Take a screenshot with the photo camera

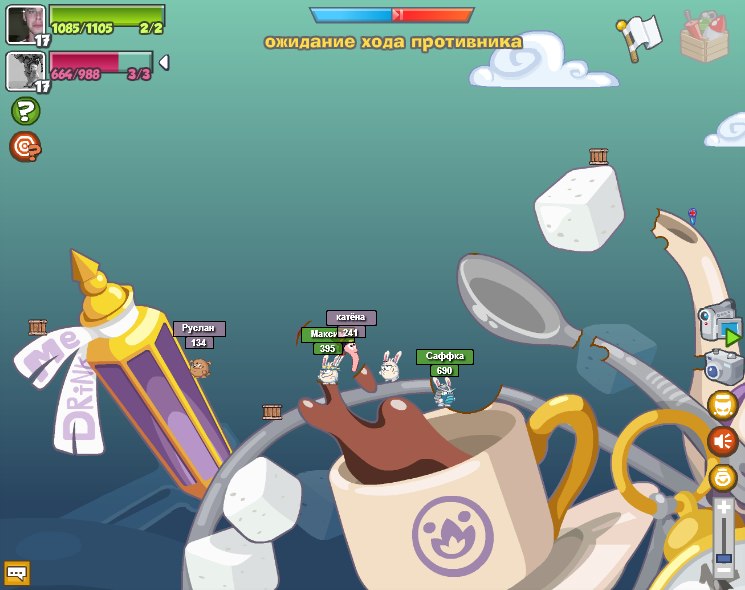[x=723, y=367]
